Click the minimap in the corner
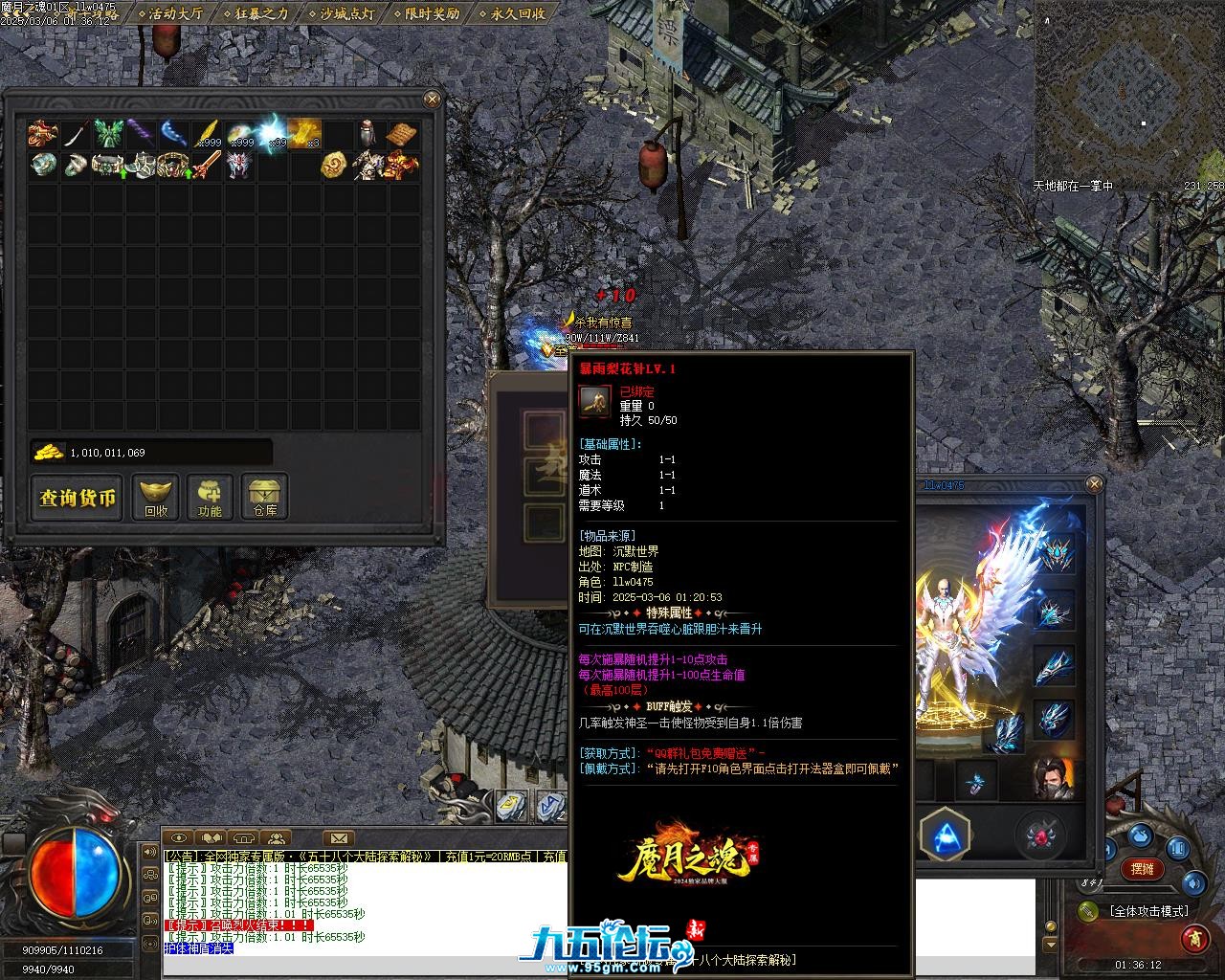The image size is (1225, 980). point(1129,91)
